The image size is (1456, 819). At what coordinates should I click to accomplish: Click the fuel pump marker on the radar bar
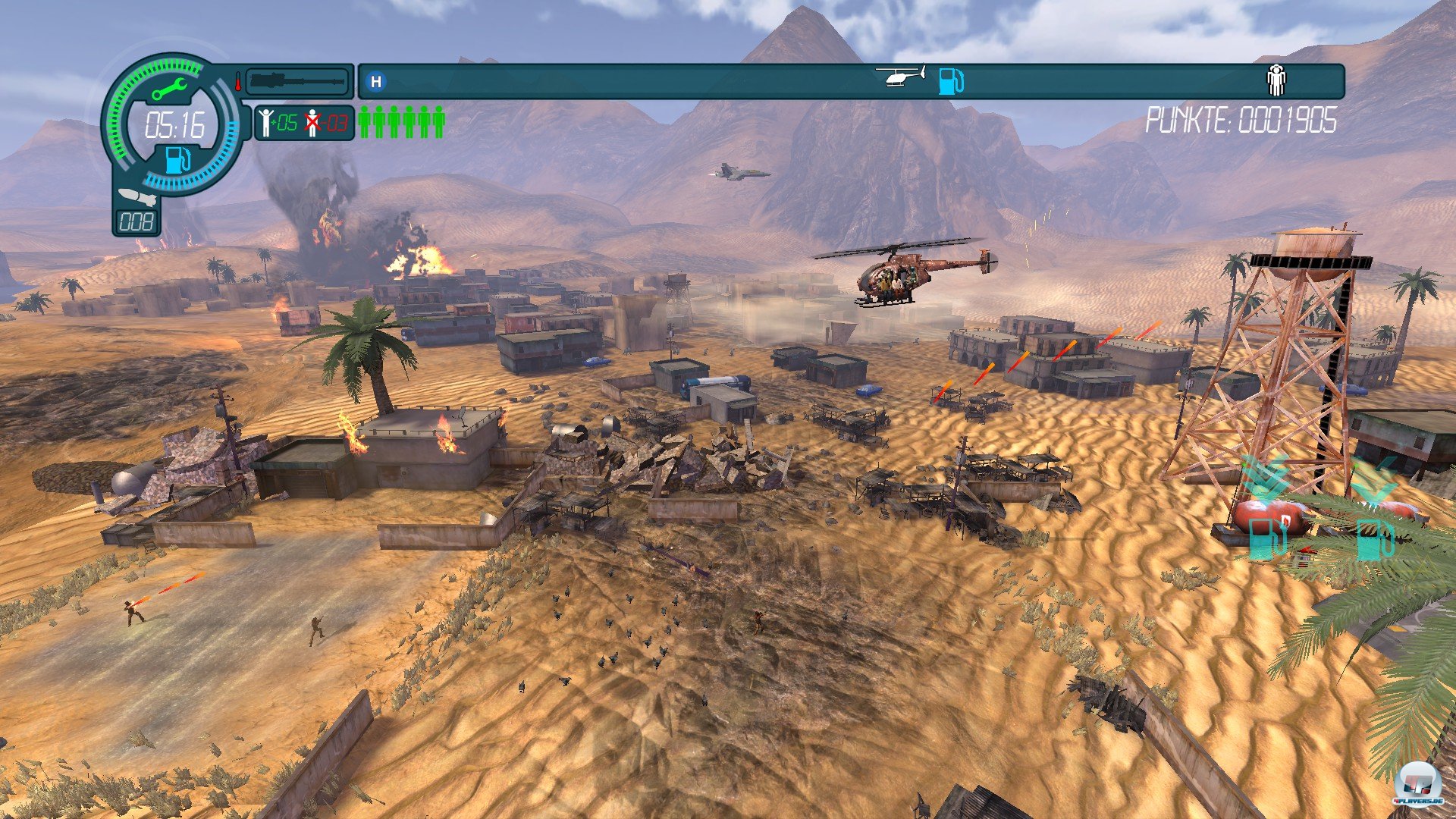[950, 80]
